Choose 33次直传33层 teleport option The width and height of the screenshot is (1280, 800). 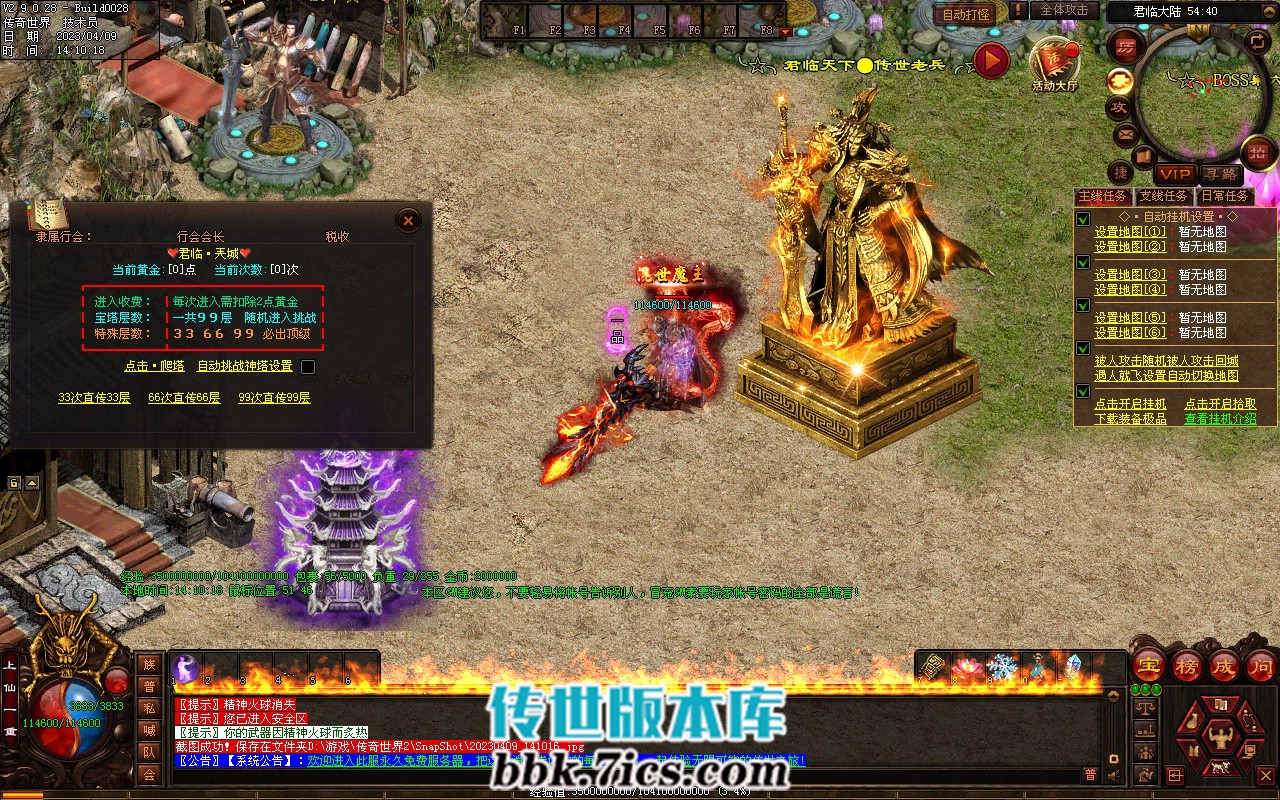point(94,397)
